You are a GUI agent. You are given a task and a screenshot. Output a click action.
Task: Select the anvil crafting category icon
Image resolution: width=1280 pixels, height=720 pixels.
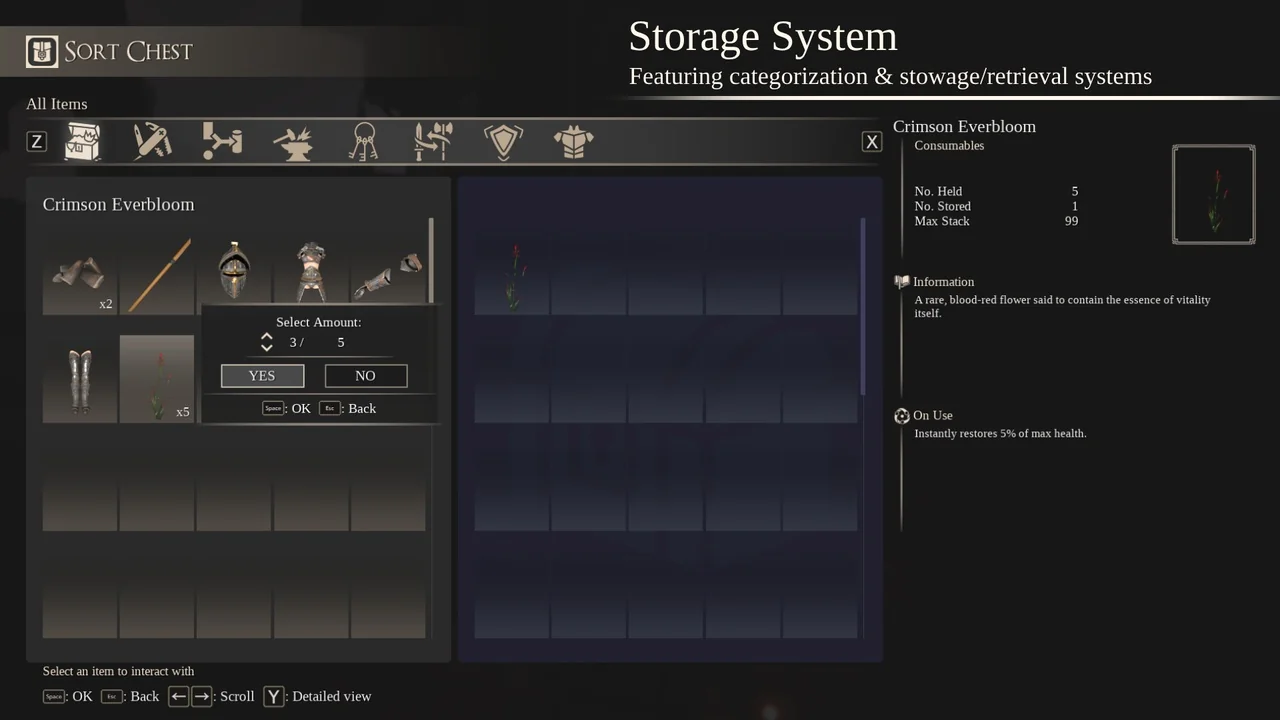(x=292, y=141)
